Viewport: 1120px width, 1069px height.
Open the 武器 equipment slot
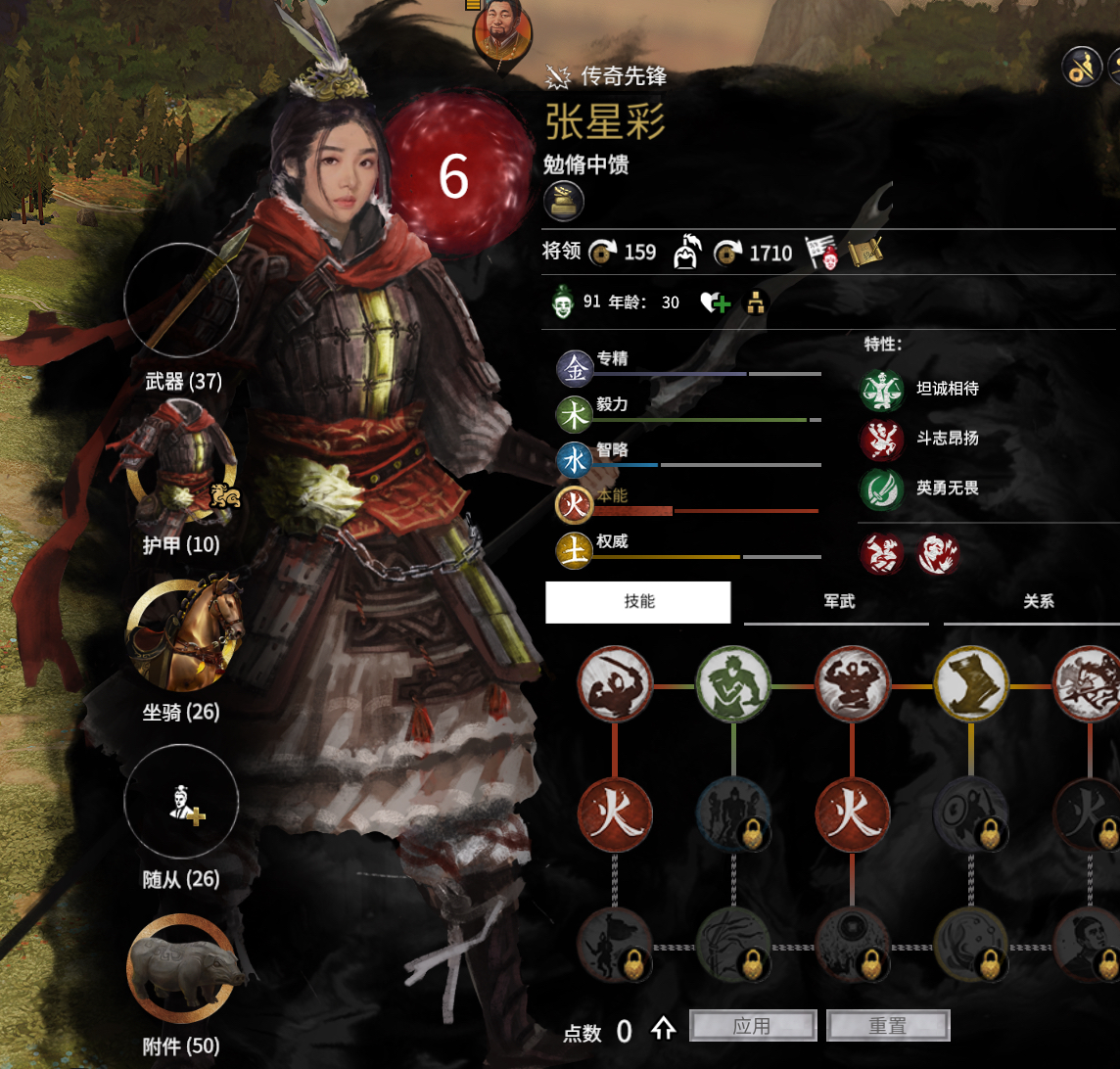(x=182, y=301)
